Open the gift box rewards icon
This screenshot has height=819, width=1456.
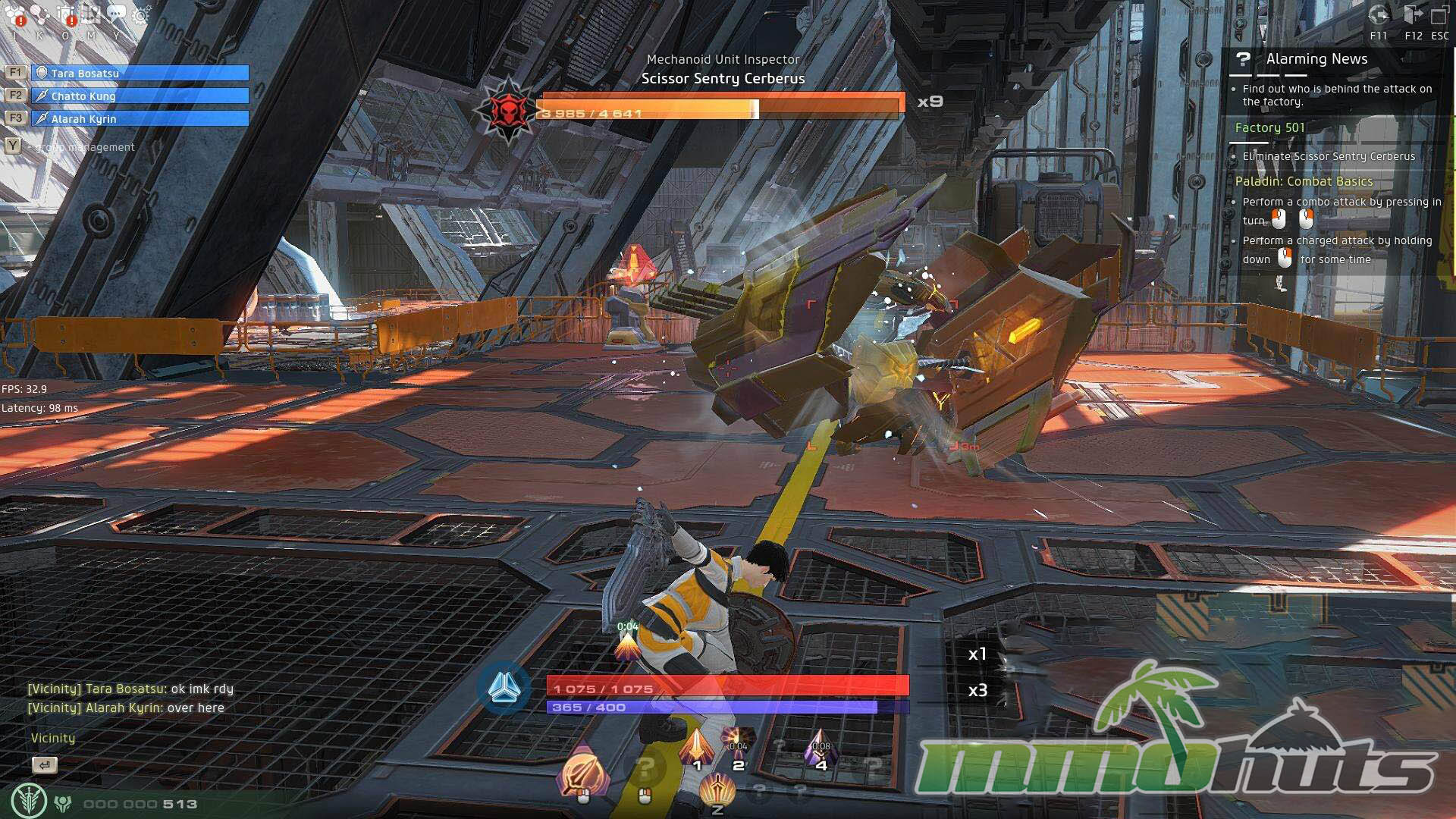(x=66, y=14)
